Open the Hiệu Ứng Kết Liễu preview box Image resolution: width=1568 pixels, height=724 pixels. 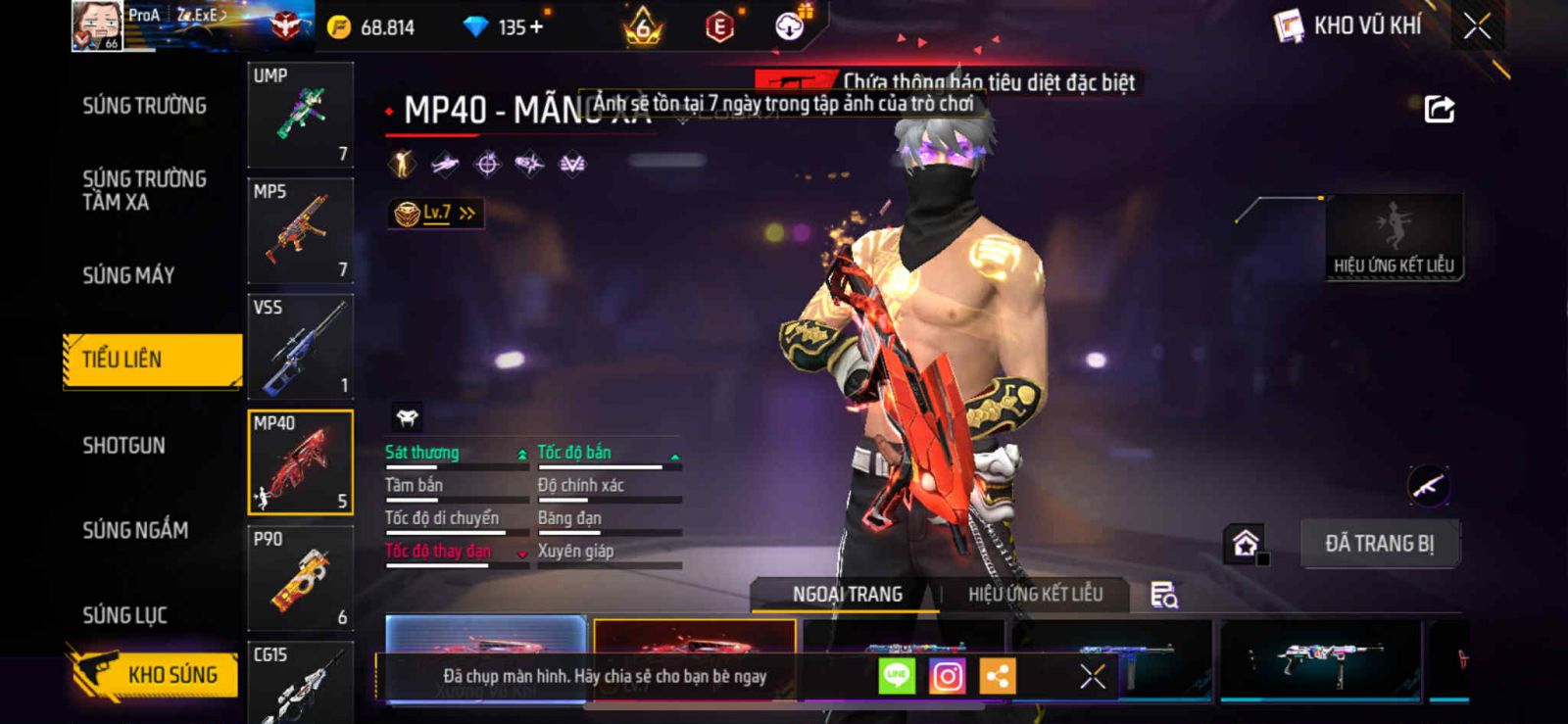[1394, 237]
